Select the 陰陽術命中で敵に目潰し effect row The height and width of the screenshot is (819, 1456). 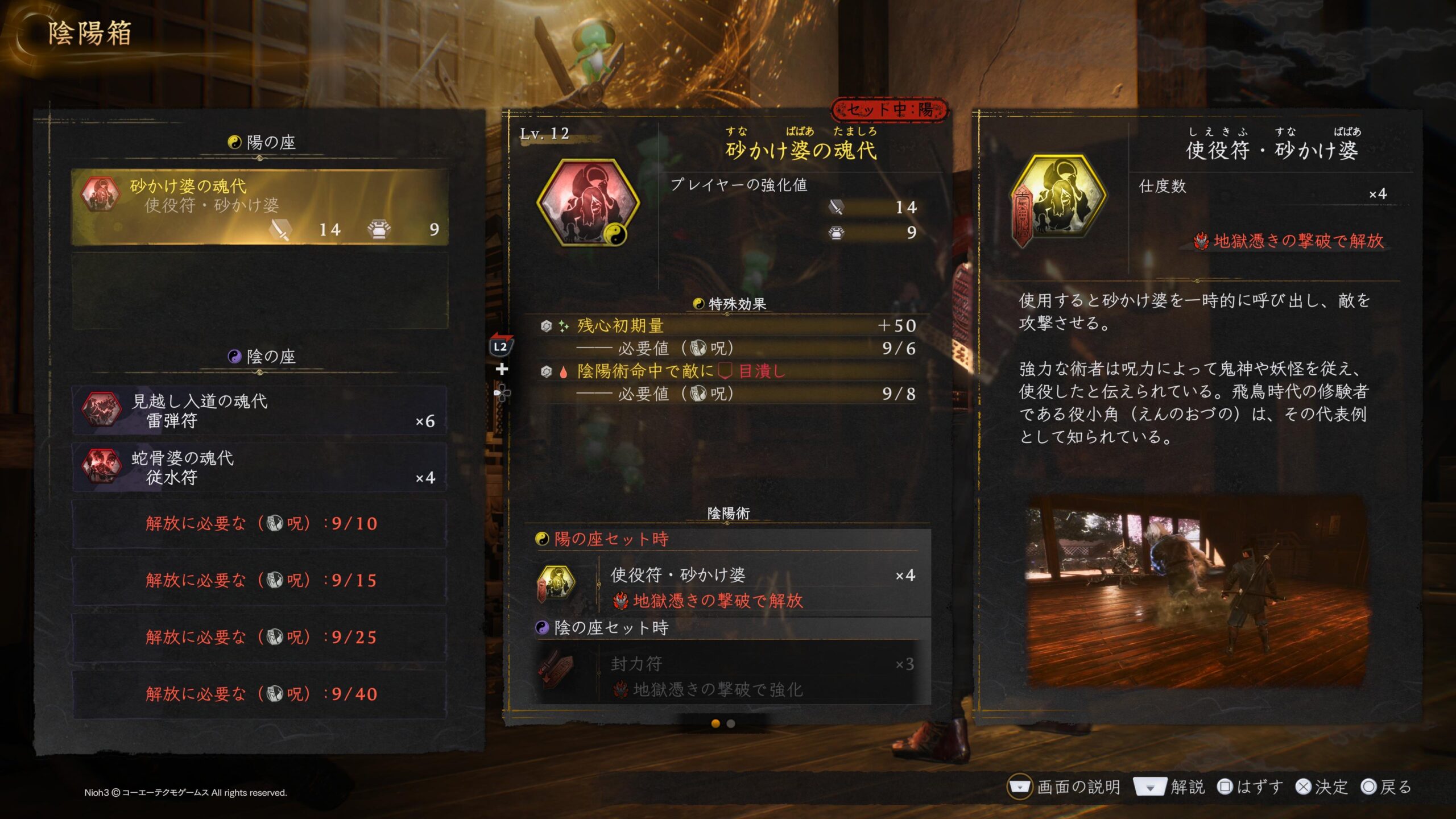(728, 371)
